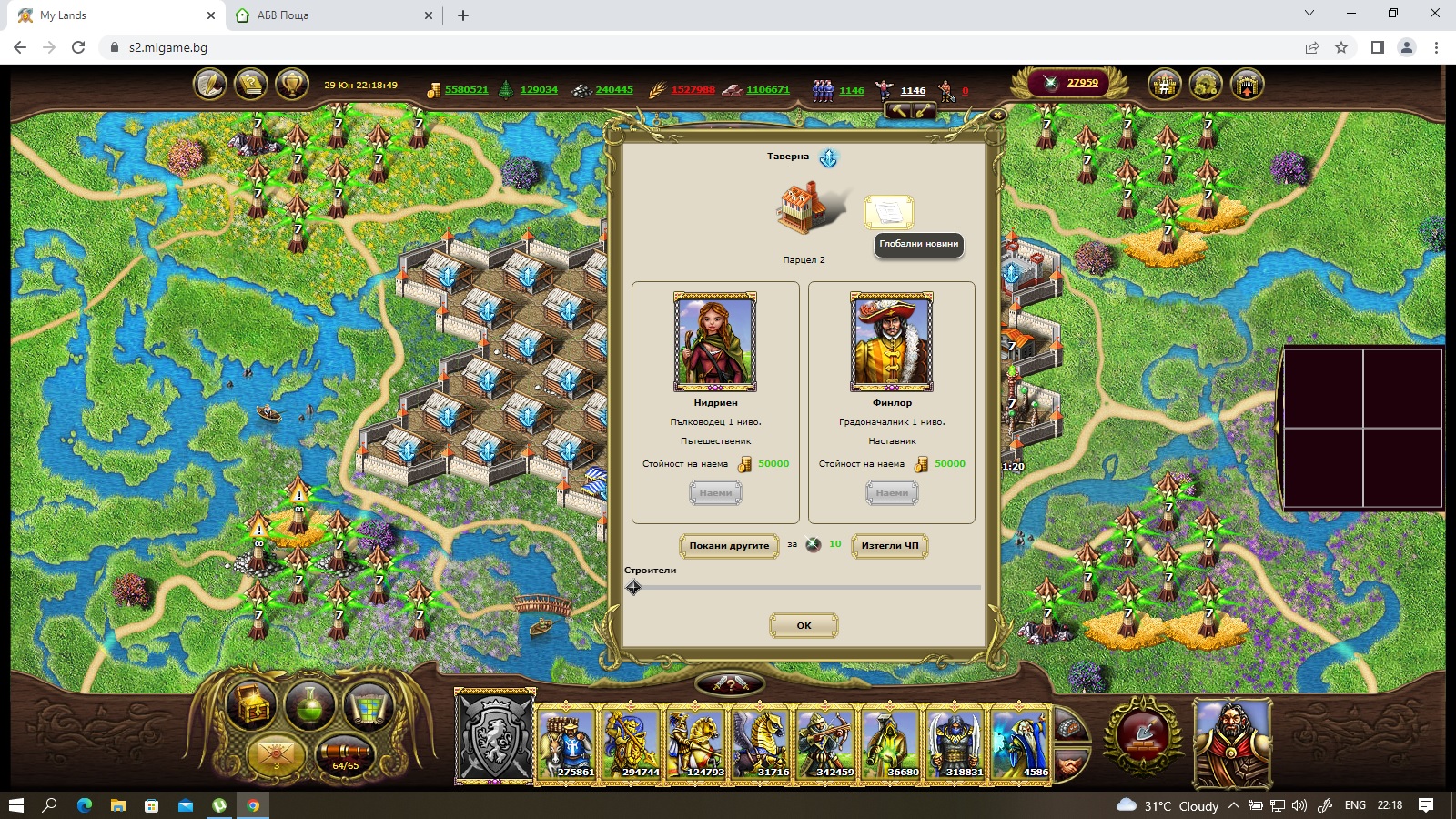Viewport: 1456px width, 819px height.
Task: Click the Строители slider handle
Action: point(634,588)
